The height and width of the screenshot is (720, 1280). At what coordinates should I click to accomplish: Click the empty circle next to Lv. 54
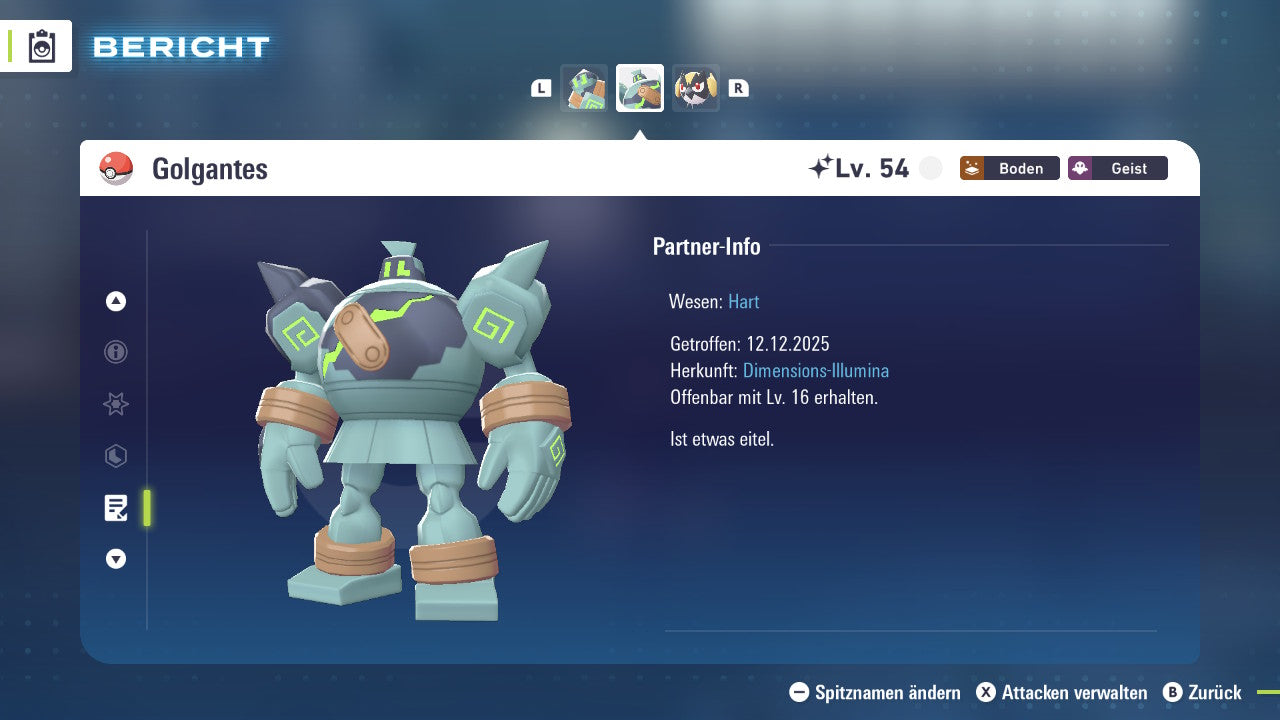pos(930,168)
